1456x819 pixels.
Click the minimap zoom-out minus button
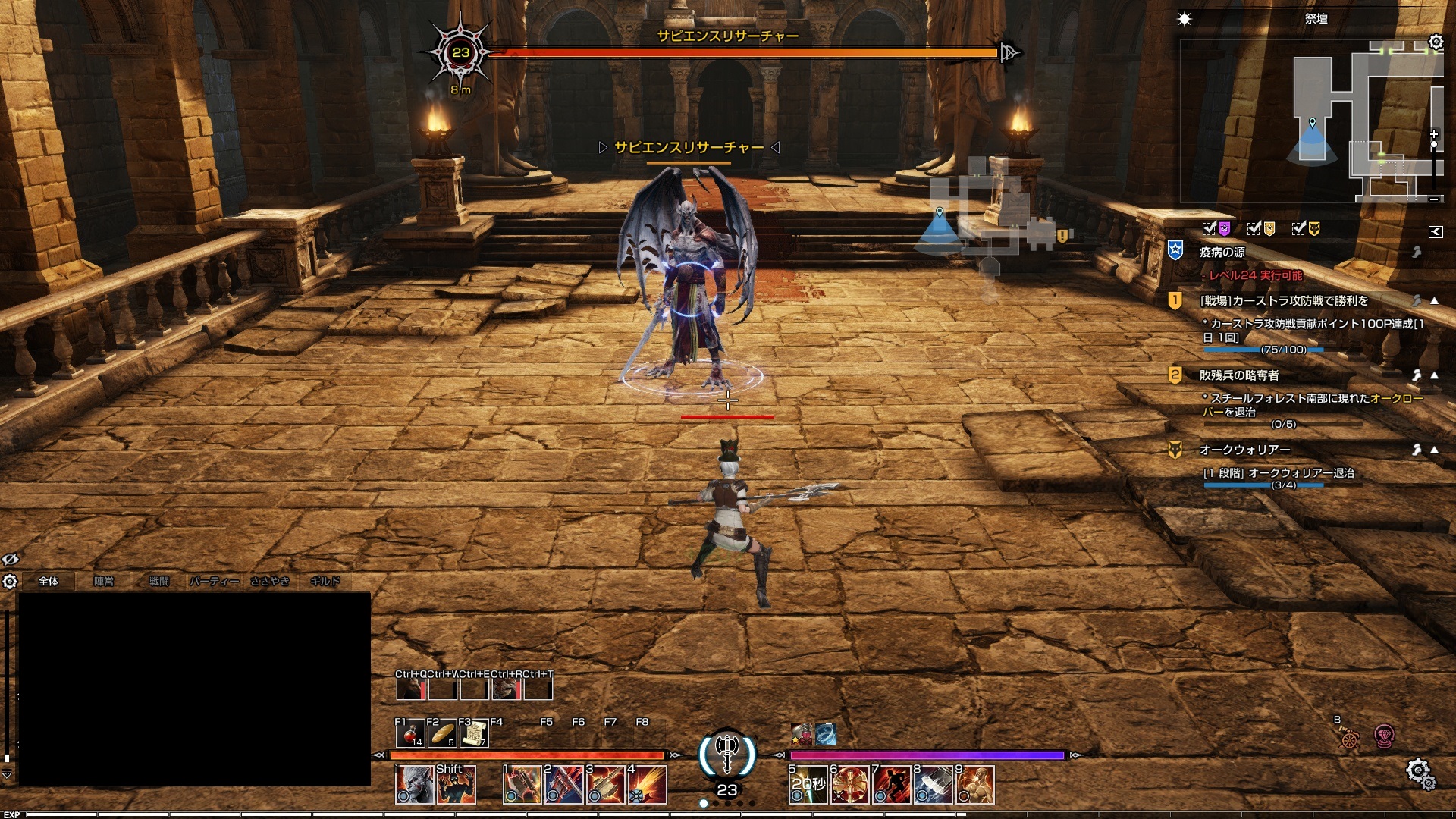tap(1434, 199)
